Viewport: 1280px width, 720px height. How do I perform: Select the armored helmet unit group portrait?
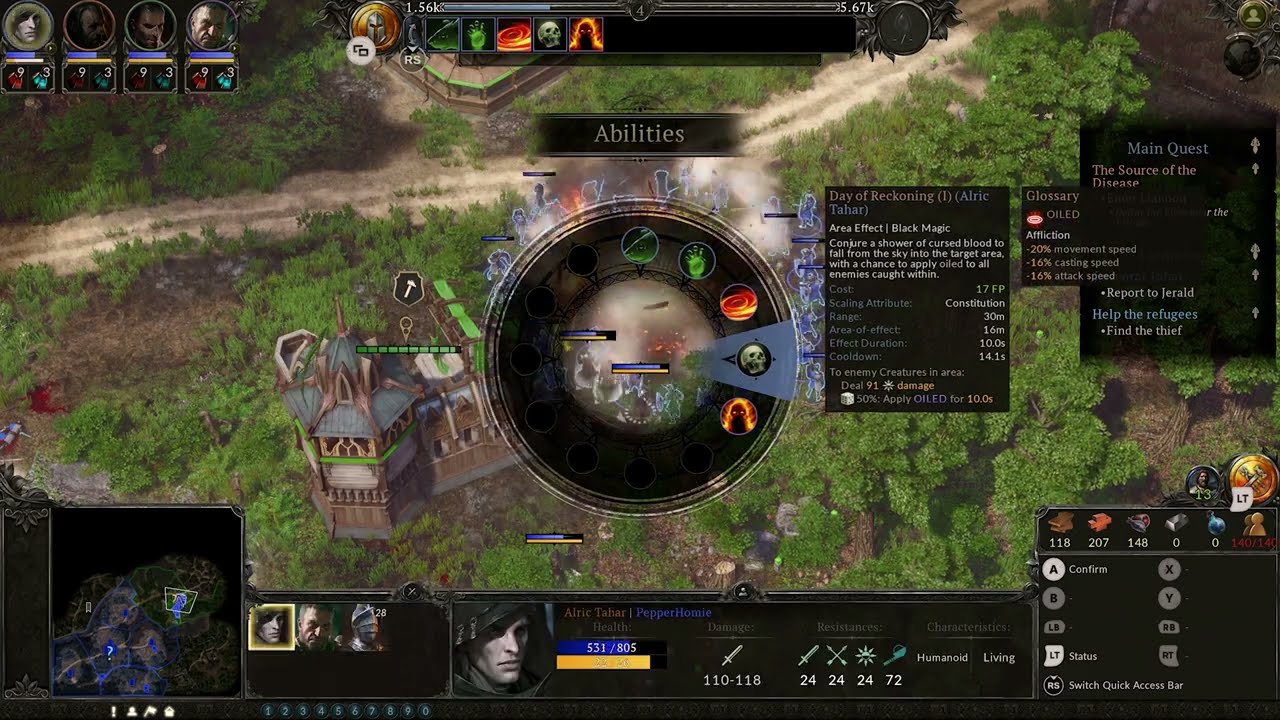click(x=367, y=628)
